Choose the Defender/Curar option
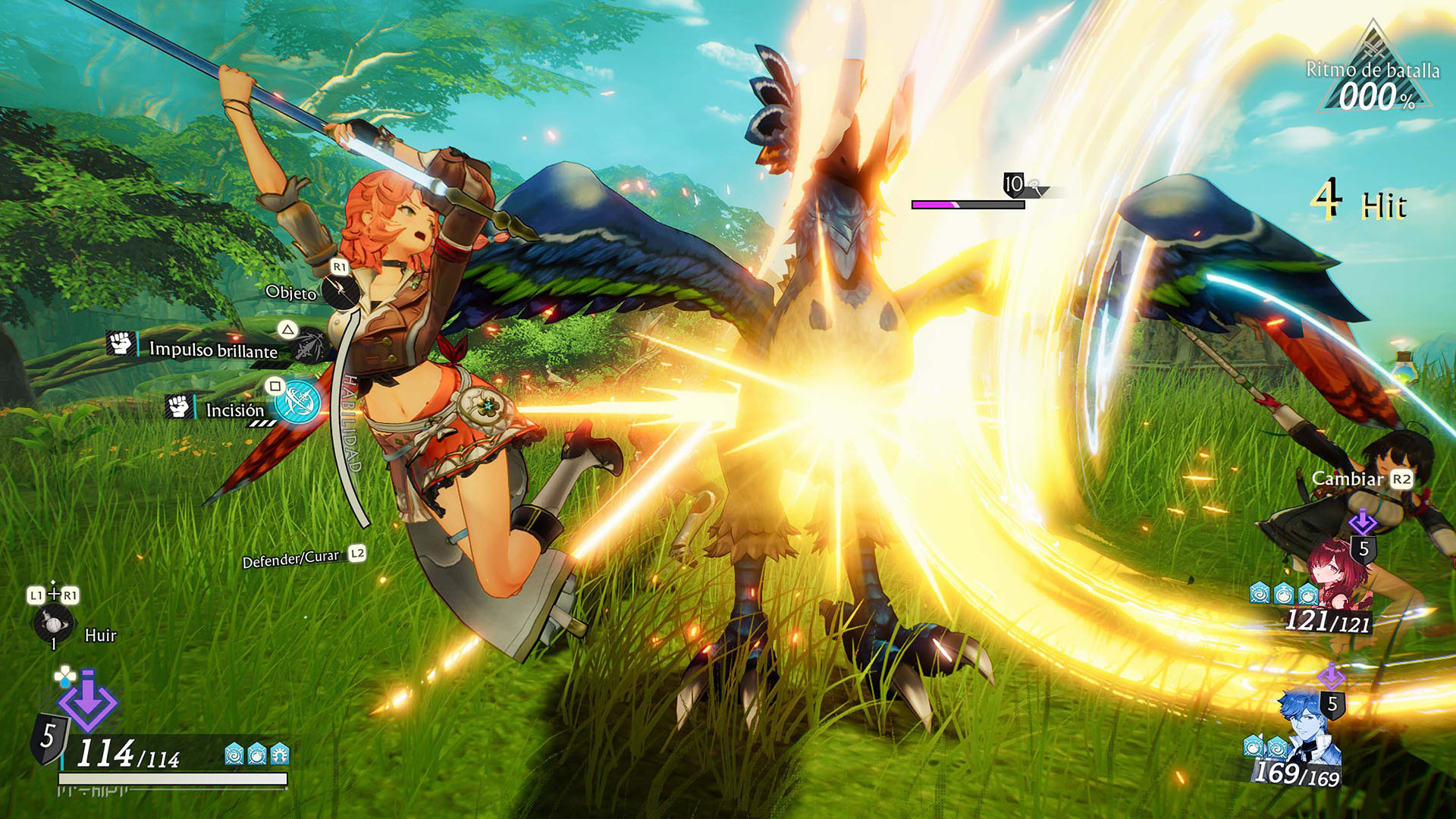The image size is (1456, 819). point(291,560)
